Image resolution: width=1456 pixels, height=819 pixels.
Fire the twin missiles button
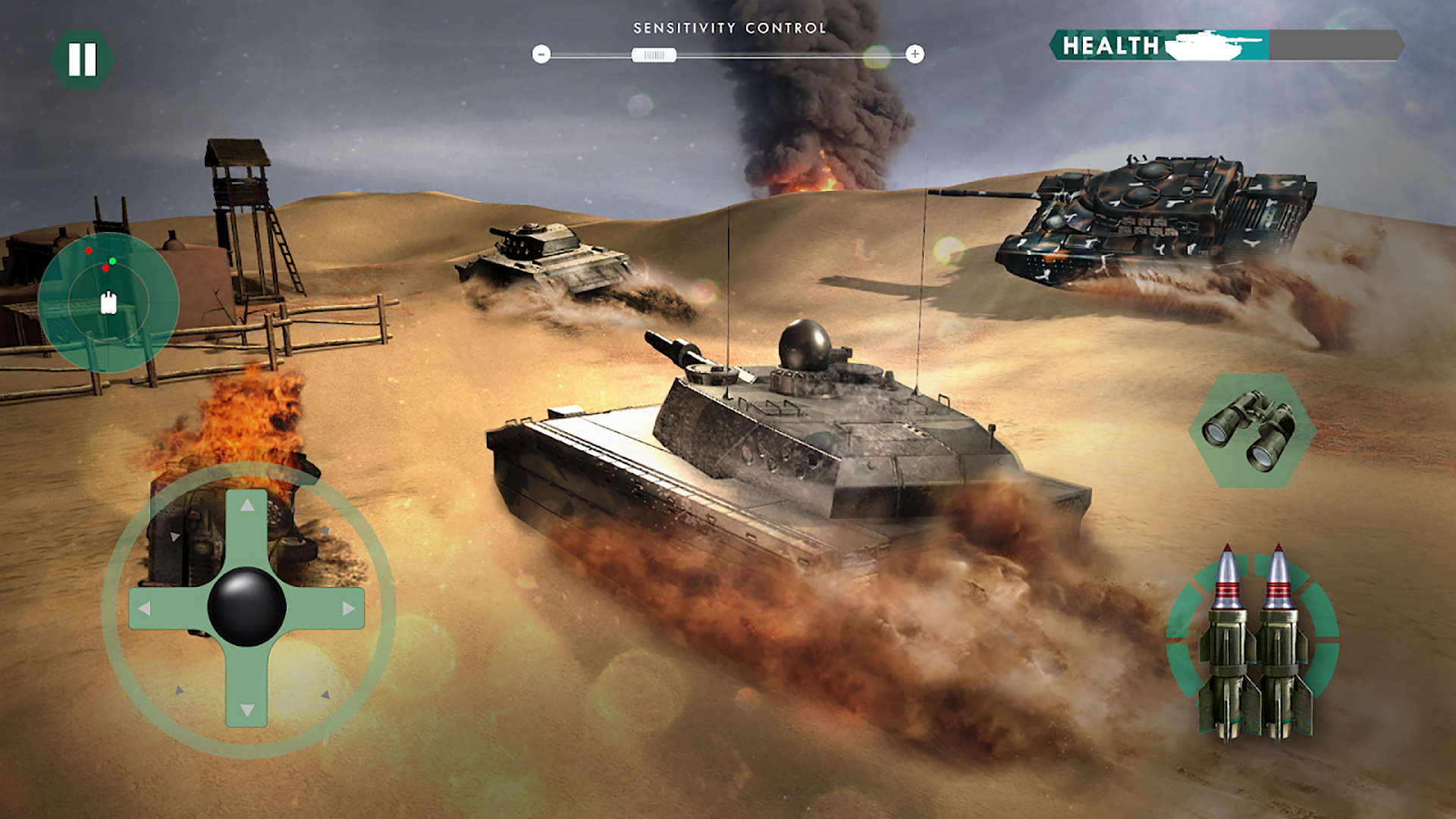coord(1253,645)
